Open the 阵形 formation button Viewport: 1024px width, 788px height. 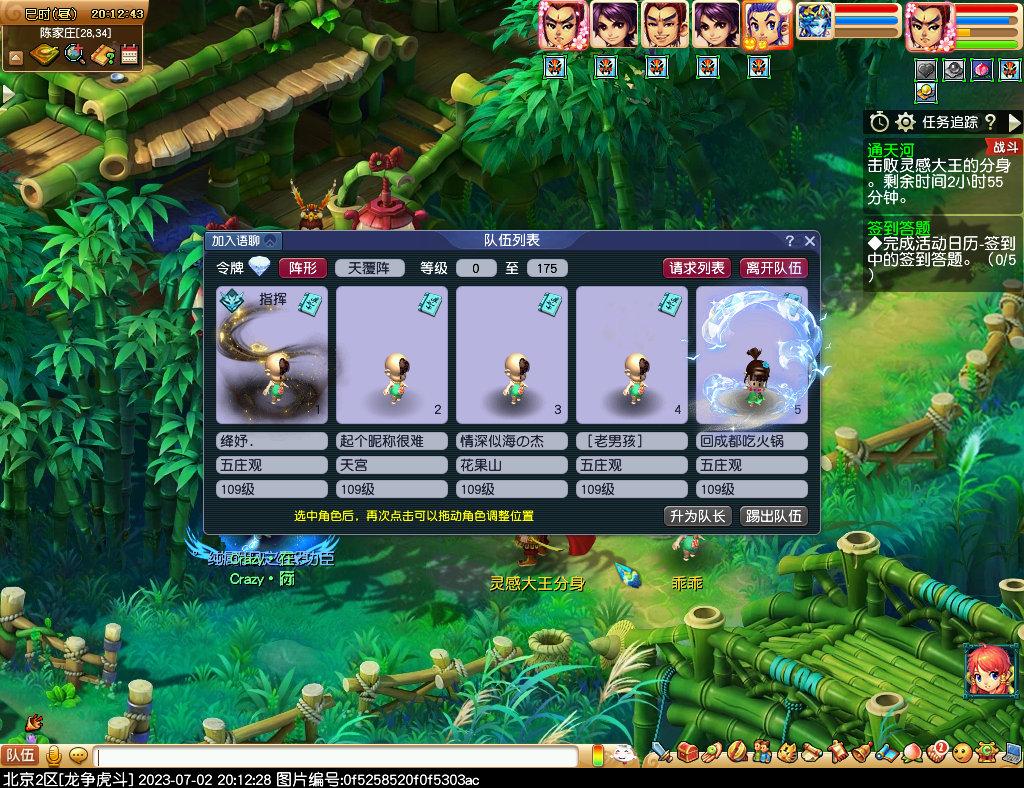click(302, 268)
